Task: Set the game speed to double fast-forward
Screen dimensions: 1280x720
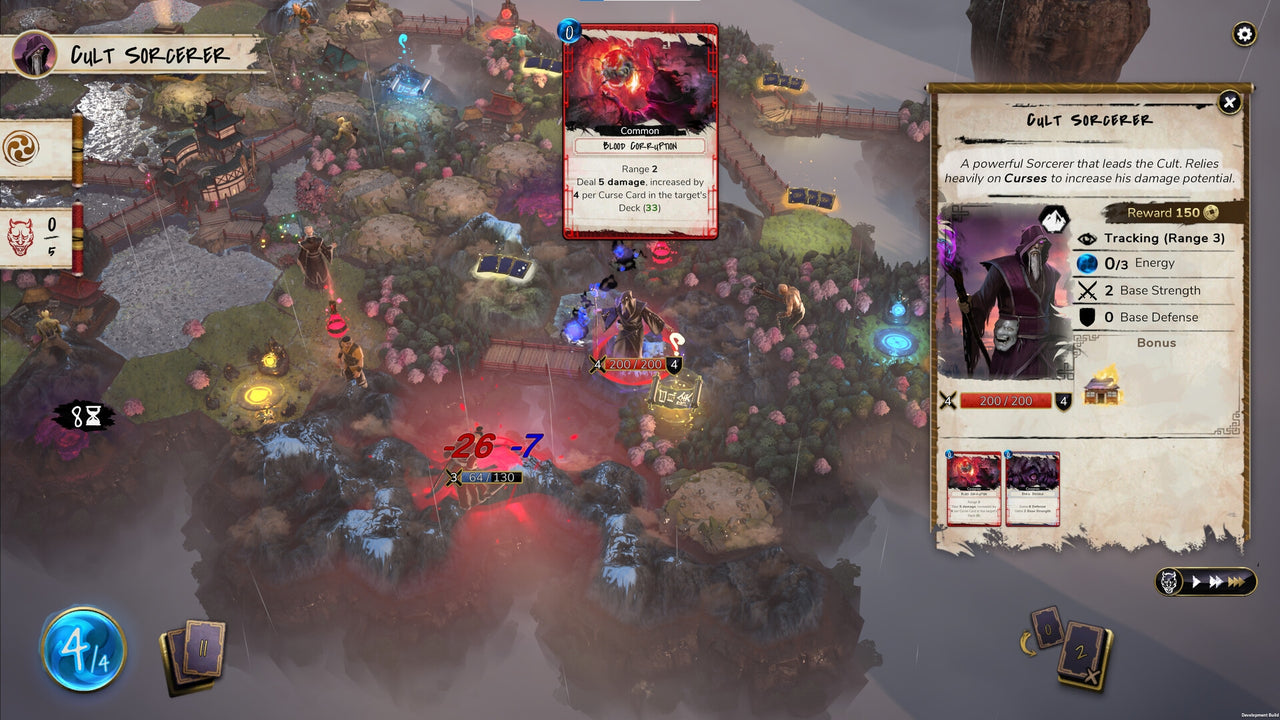Action: pos(1214,581)
